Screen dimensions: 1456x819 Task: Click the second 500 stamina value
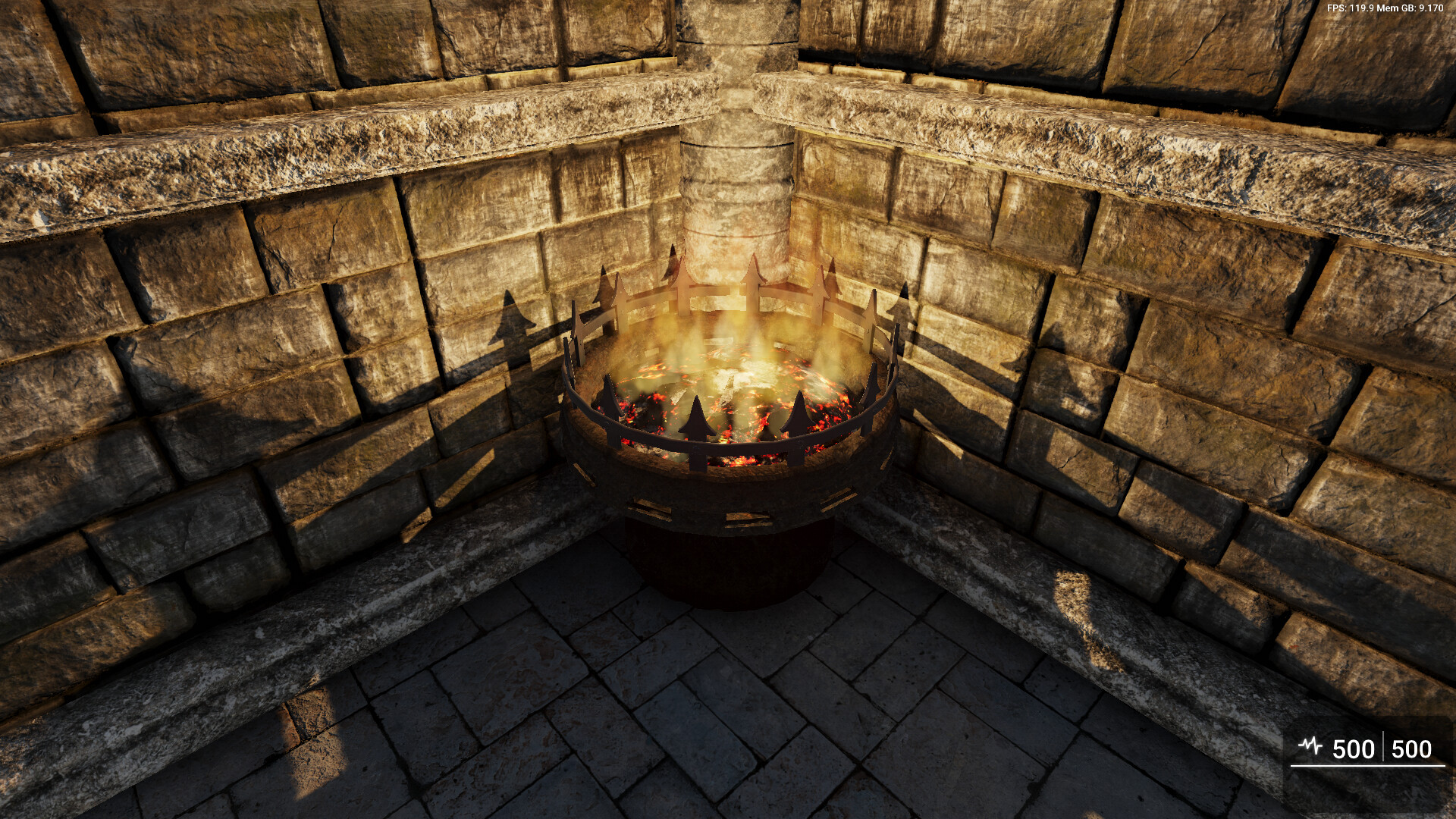[x=1412, y=748]
